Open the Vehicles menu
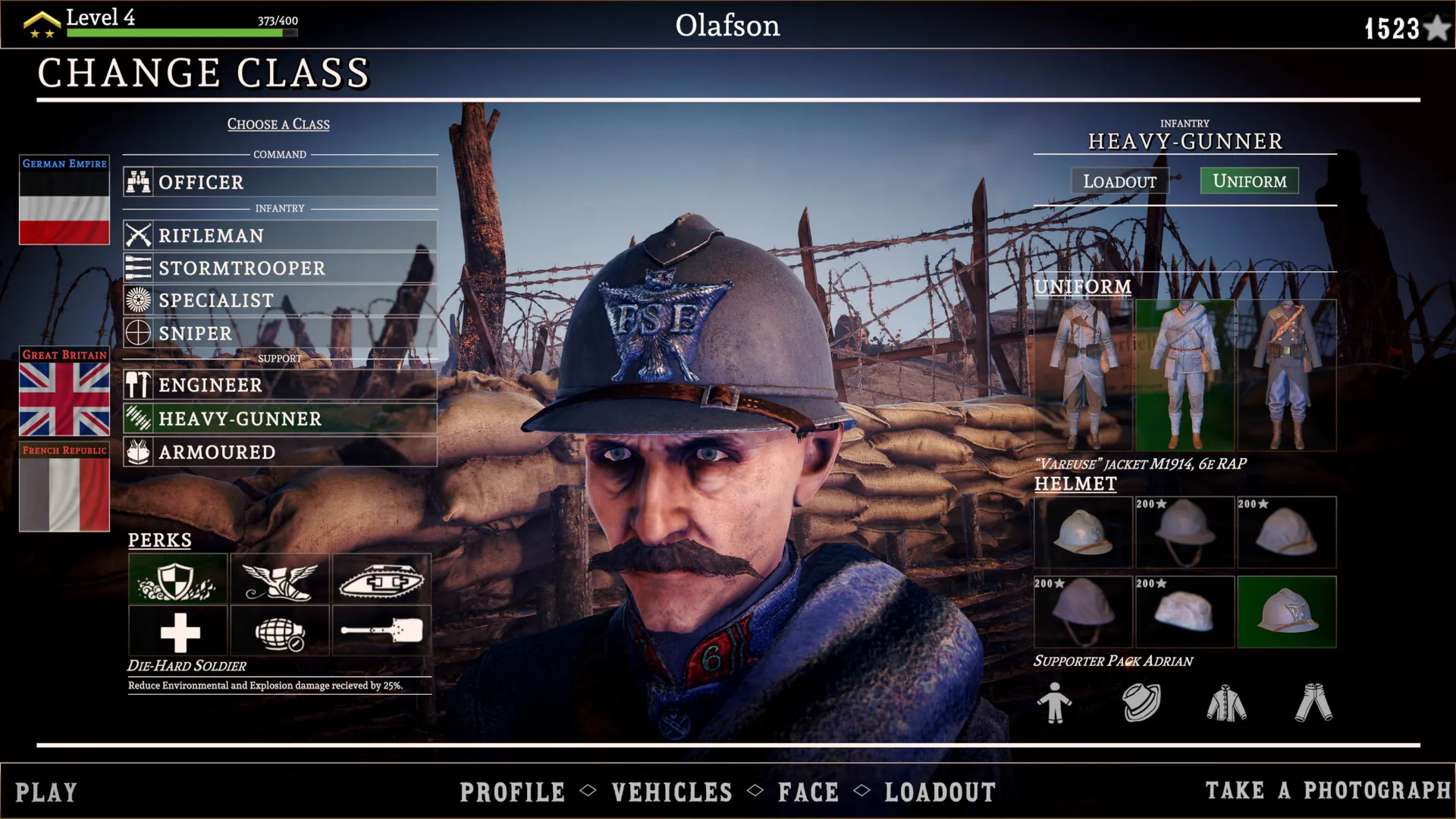1456x819 pixels. tap(672, 792)
